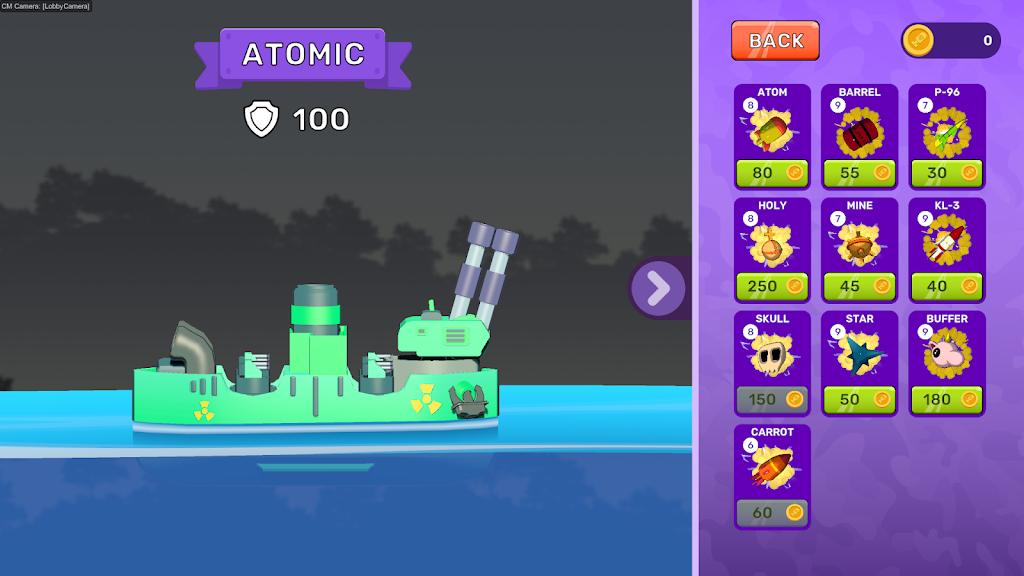The width and height of the screenshot is (1024, 576).
Task: Choose the BARREL weapon card
Action: [x=859, y=127]
